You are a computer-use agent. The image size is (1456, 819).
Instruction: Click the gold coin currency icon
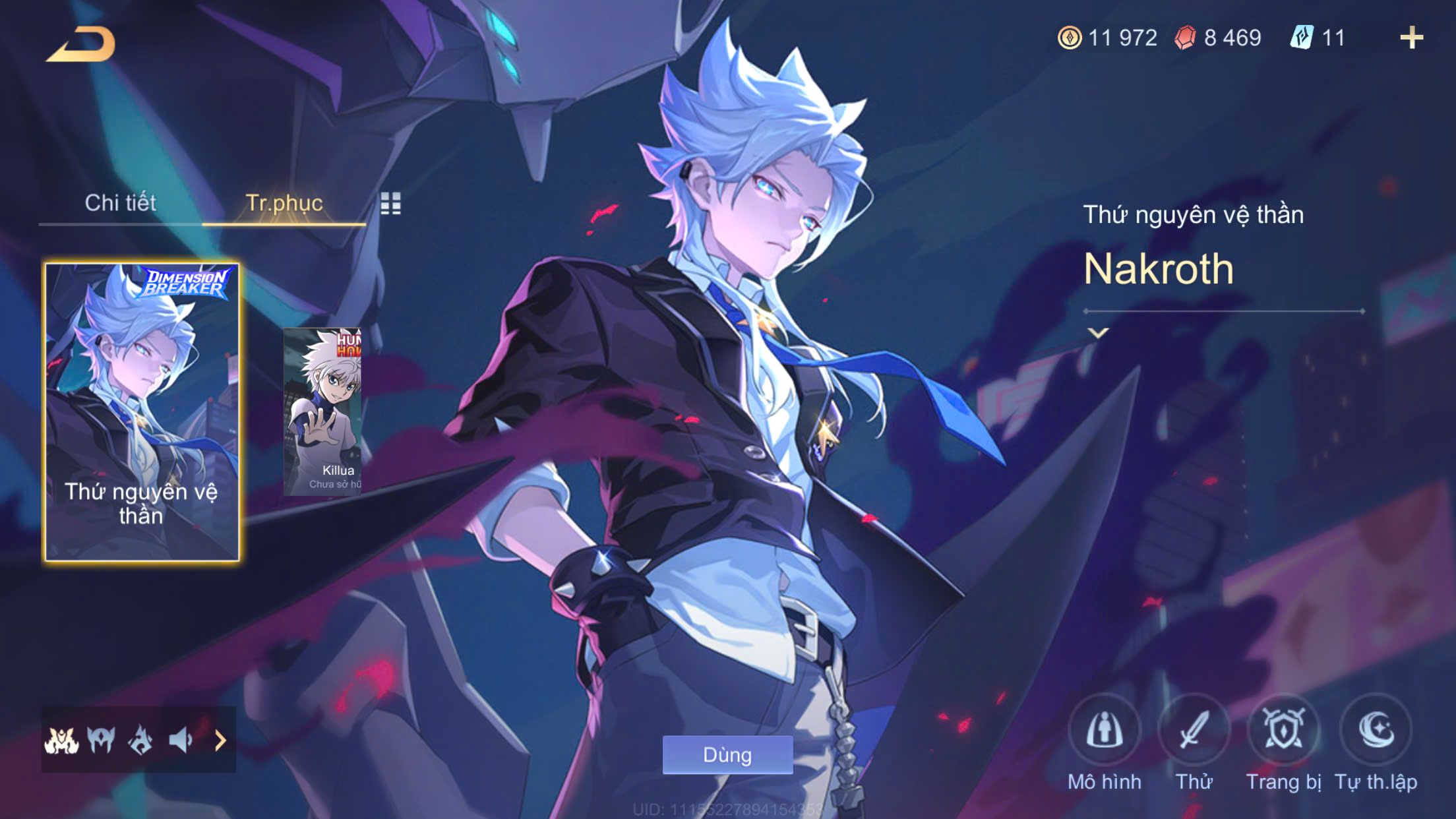(x=1070, y=38)
